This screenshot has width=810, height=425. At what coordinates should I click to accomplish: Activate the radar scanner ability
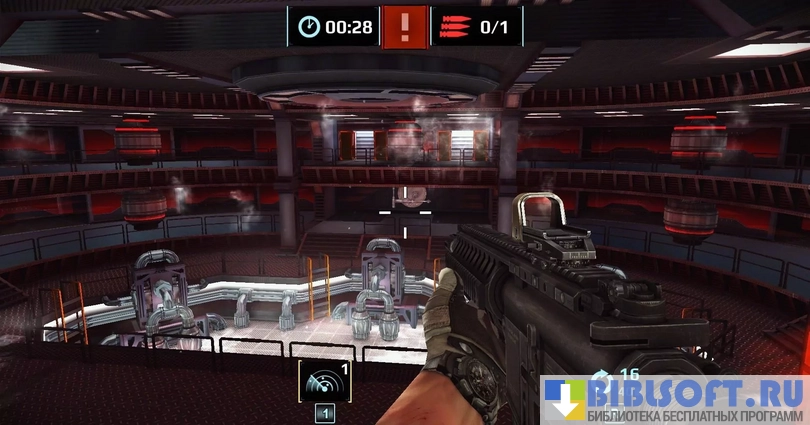(324, 381)
